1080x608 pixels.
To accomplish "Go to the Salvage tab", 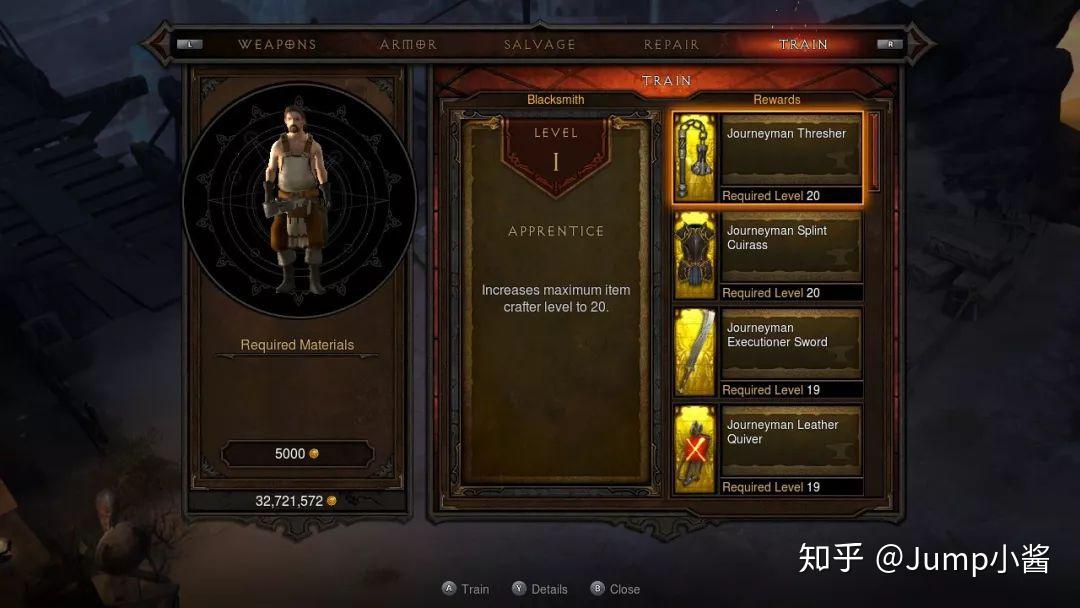I will click(540, 44).
